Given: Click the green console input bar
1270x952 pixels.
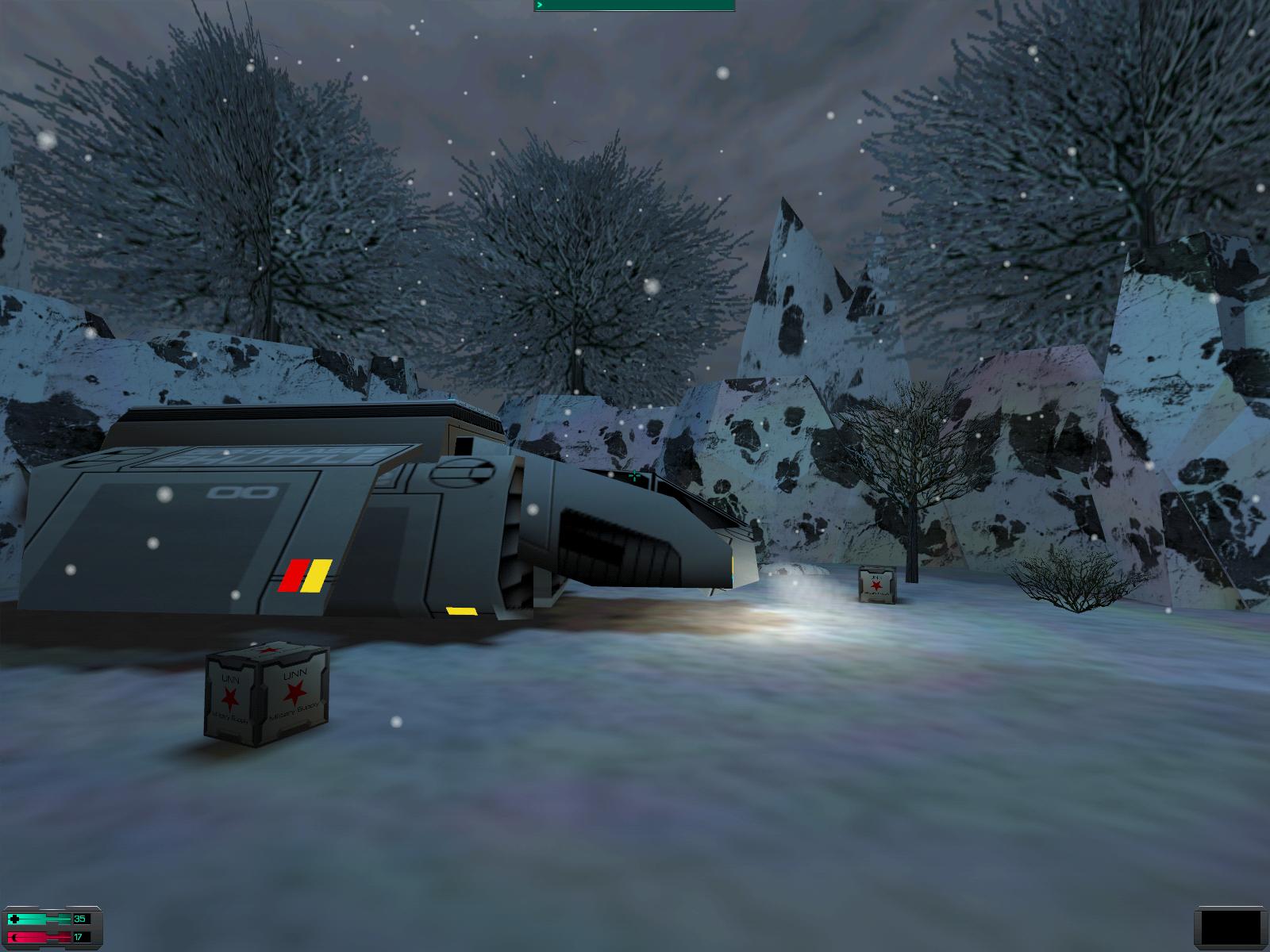Looking at the screenshot, I should [x=634, y=6].
